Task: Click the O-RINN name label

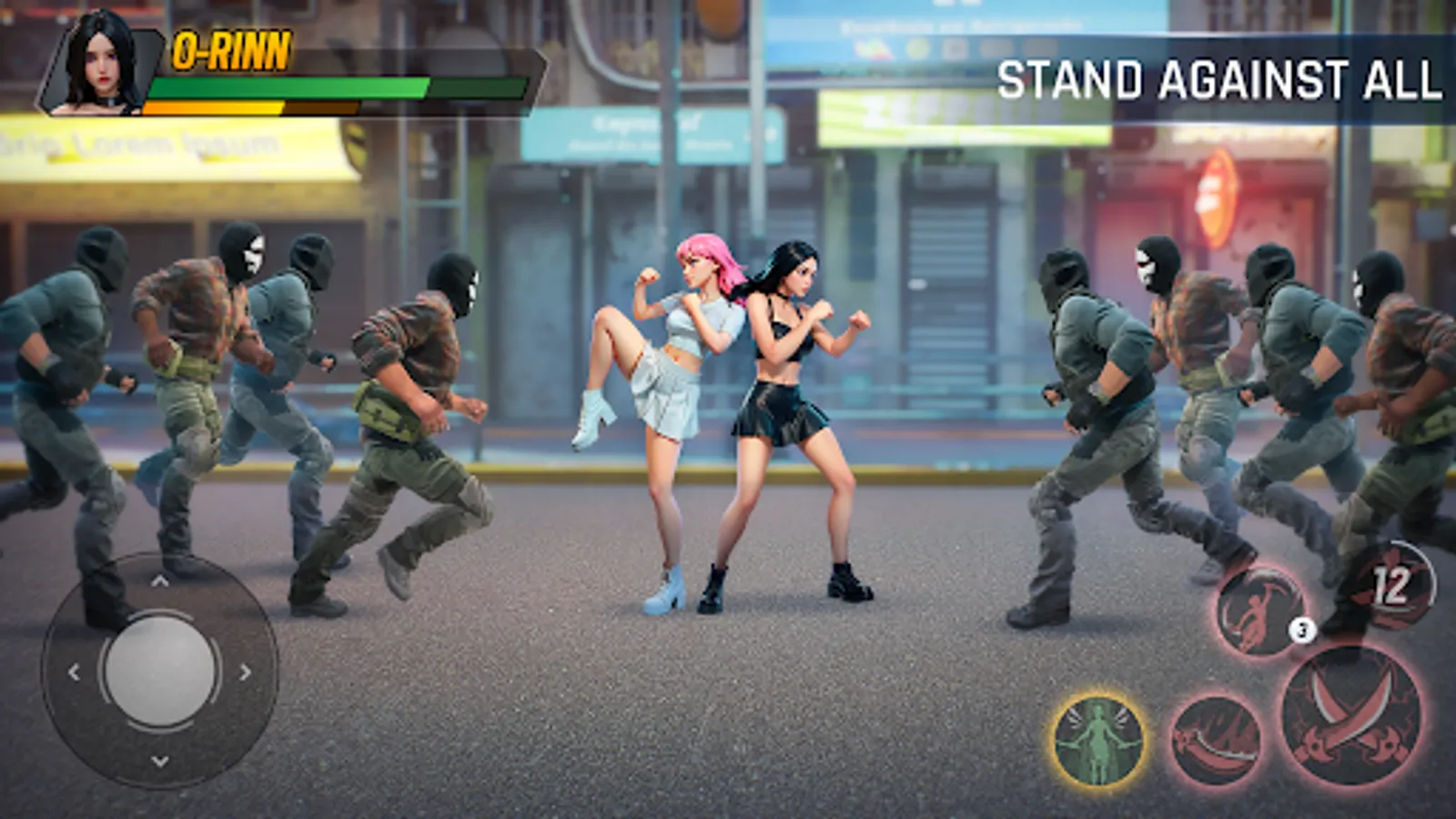Action: 229,50
